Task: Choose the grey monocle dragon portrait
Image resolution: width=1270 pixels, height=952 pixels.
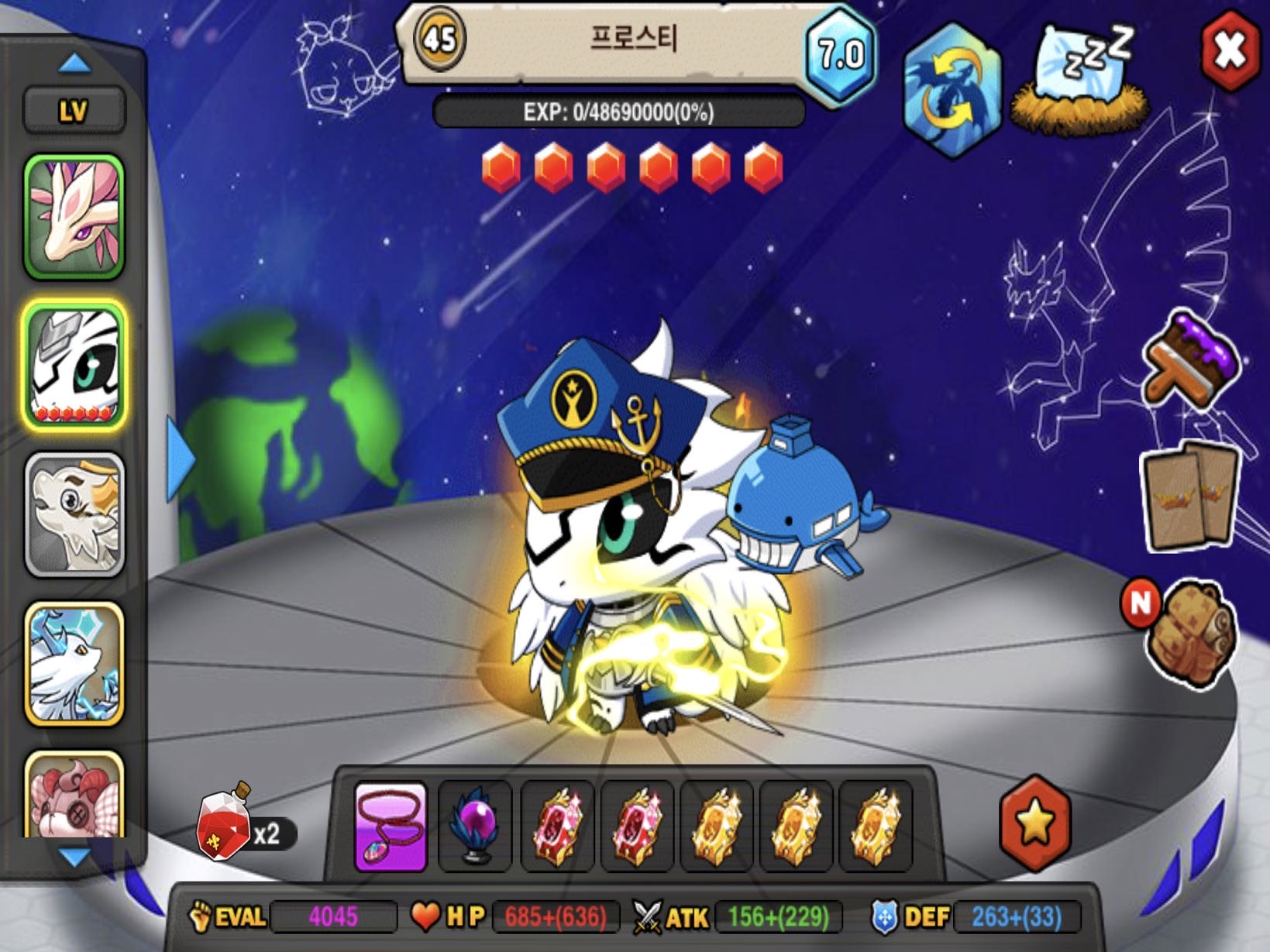Action: (x=74, y=514)
